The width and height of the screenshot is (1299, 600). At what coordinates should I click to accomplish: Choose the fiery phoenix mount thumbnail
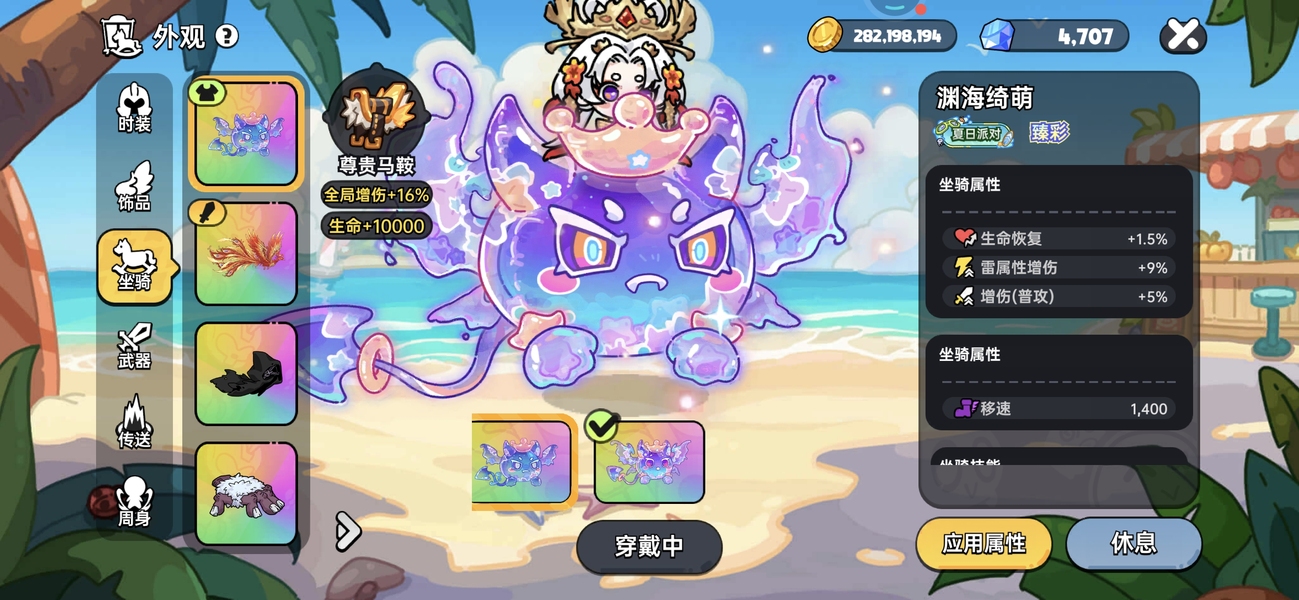(246, 254)
